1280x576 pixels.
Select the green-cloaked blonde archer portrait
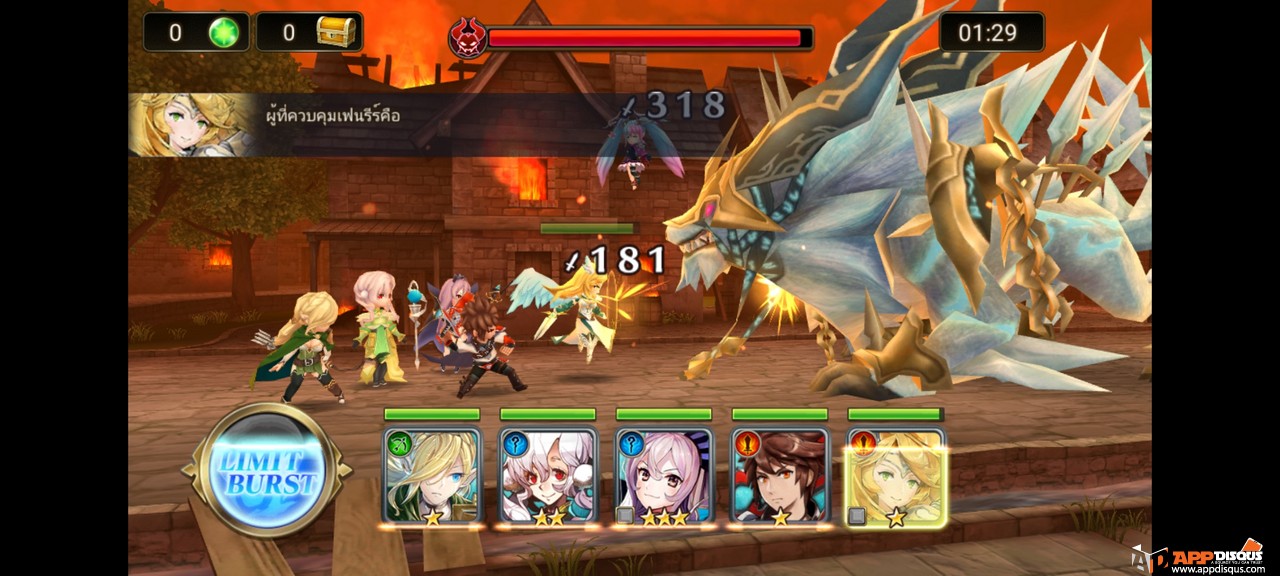[x=432, y=476]
